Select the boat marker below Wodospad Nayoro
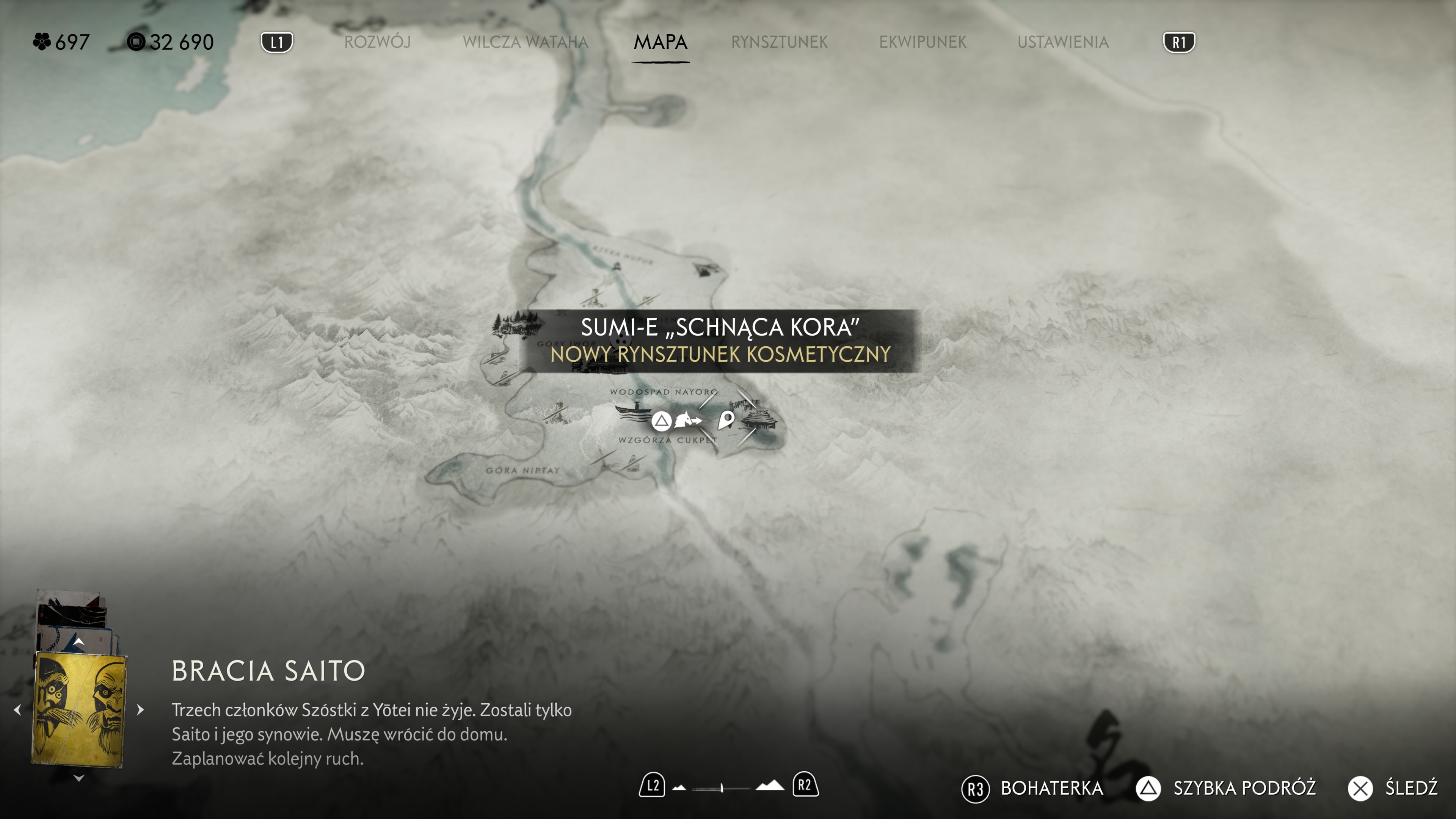1456x819 pixels. coord(633,411)
